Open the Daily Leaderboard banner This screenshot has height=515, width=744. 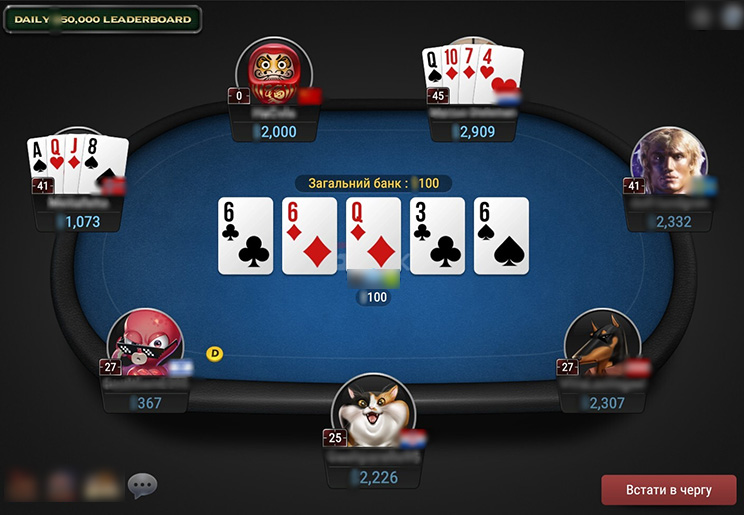tap(103, 19)
